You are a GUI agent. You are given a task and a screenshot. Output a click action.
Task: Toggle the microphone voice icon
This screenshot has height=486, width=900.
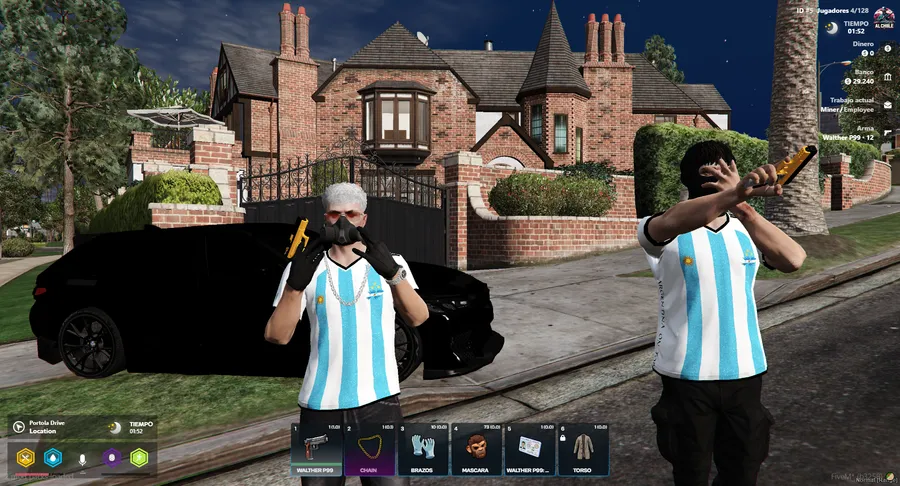tap(82, 459)
